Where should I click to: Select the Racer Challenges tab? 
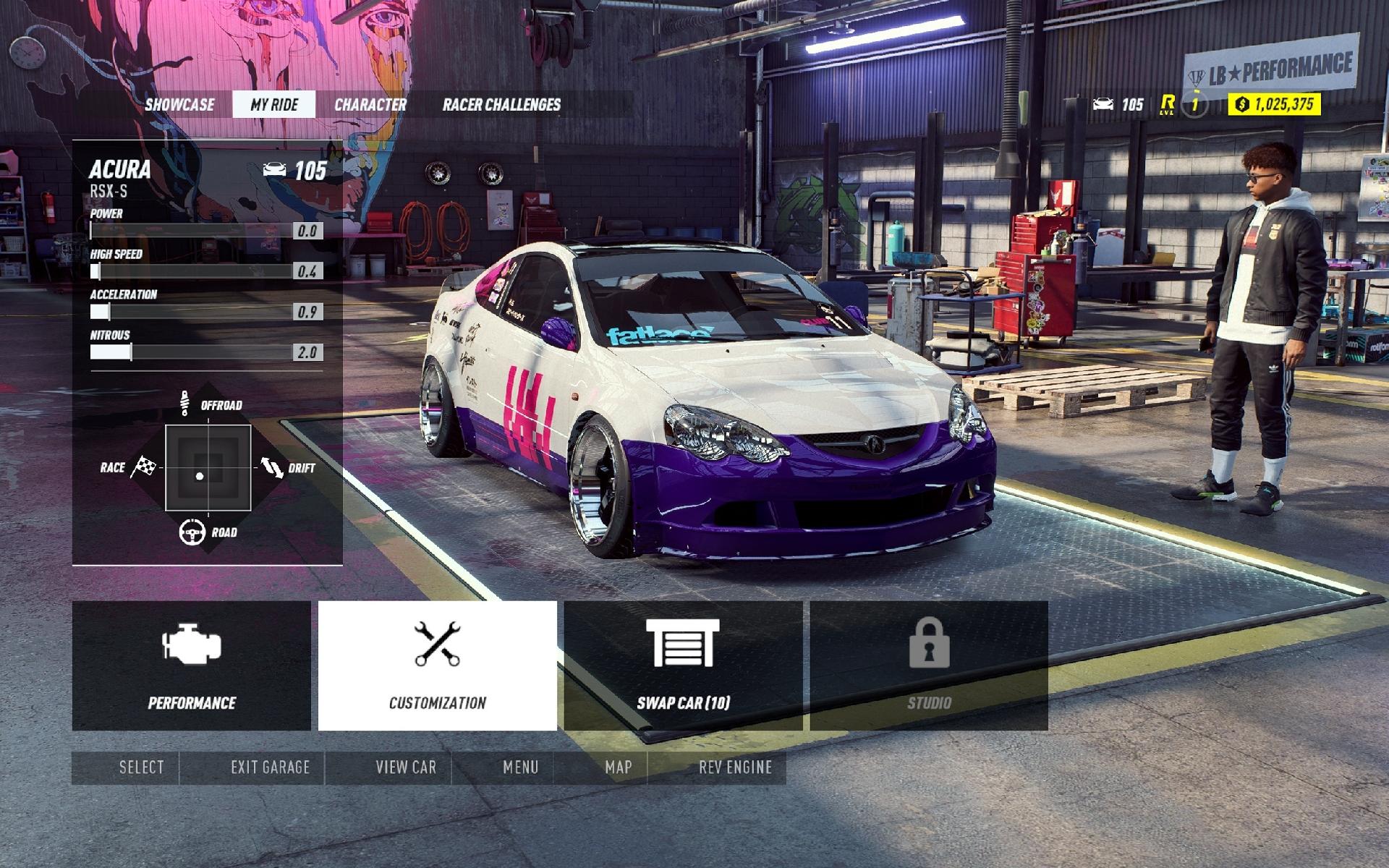502,104
